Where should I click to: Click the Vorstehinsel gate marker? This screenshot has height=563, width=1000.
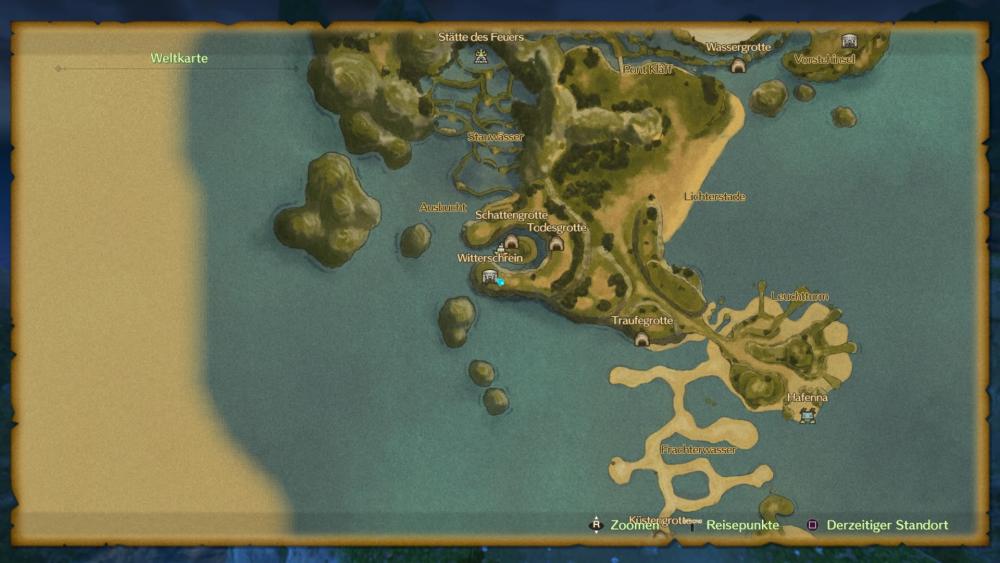coord(849,41)
